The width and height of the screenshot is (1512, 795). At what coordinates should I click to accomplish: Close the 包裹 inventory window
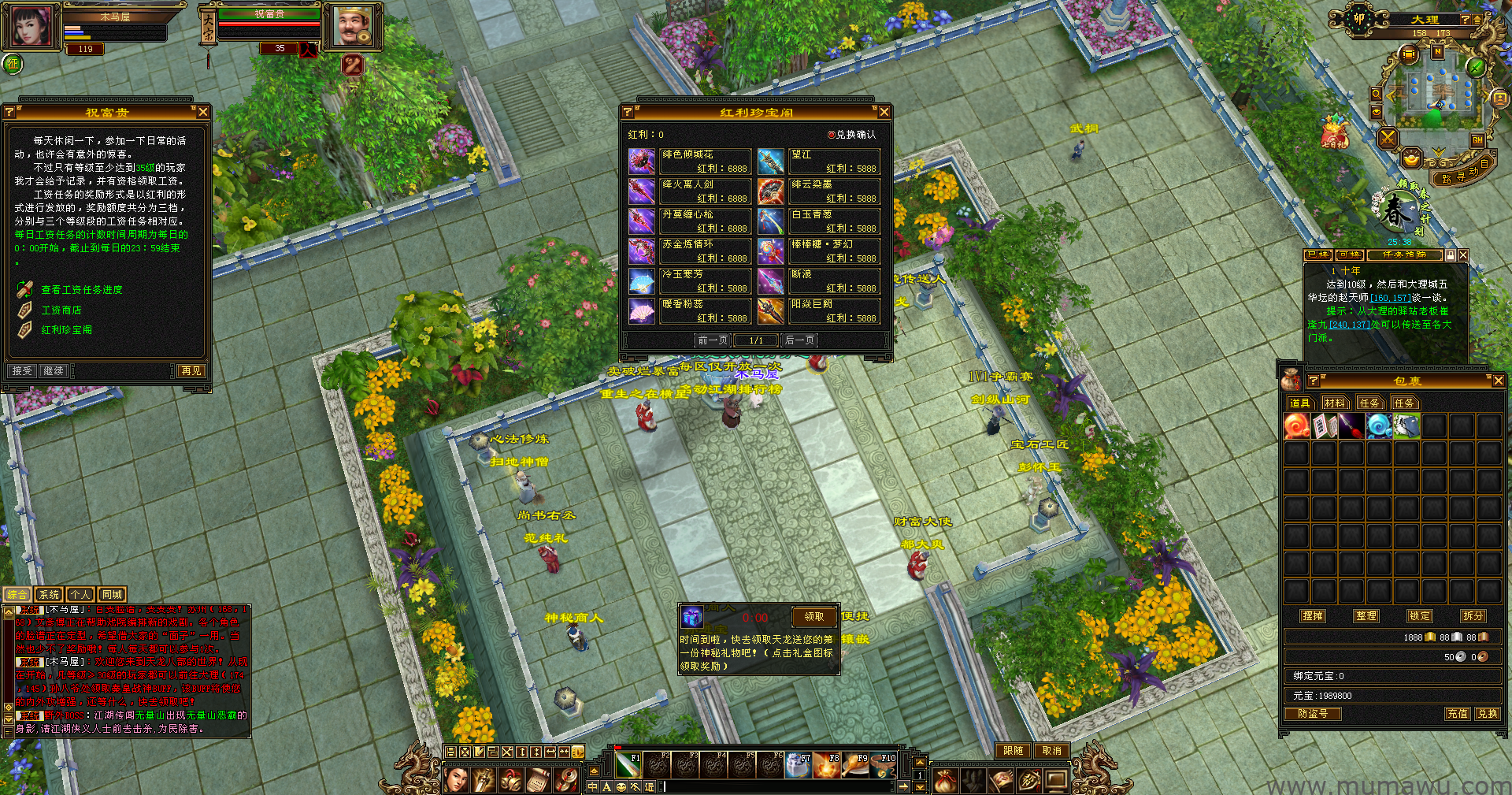[1498, 381]
